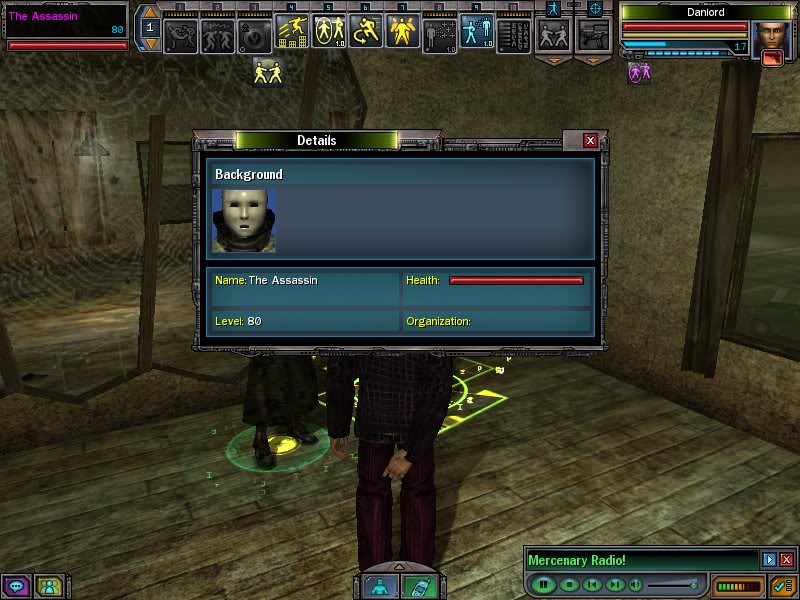Screen dimensions: 800x600
Task: Activate the yellow running figure ability
Action: pos(366,33)
